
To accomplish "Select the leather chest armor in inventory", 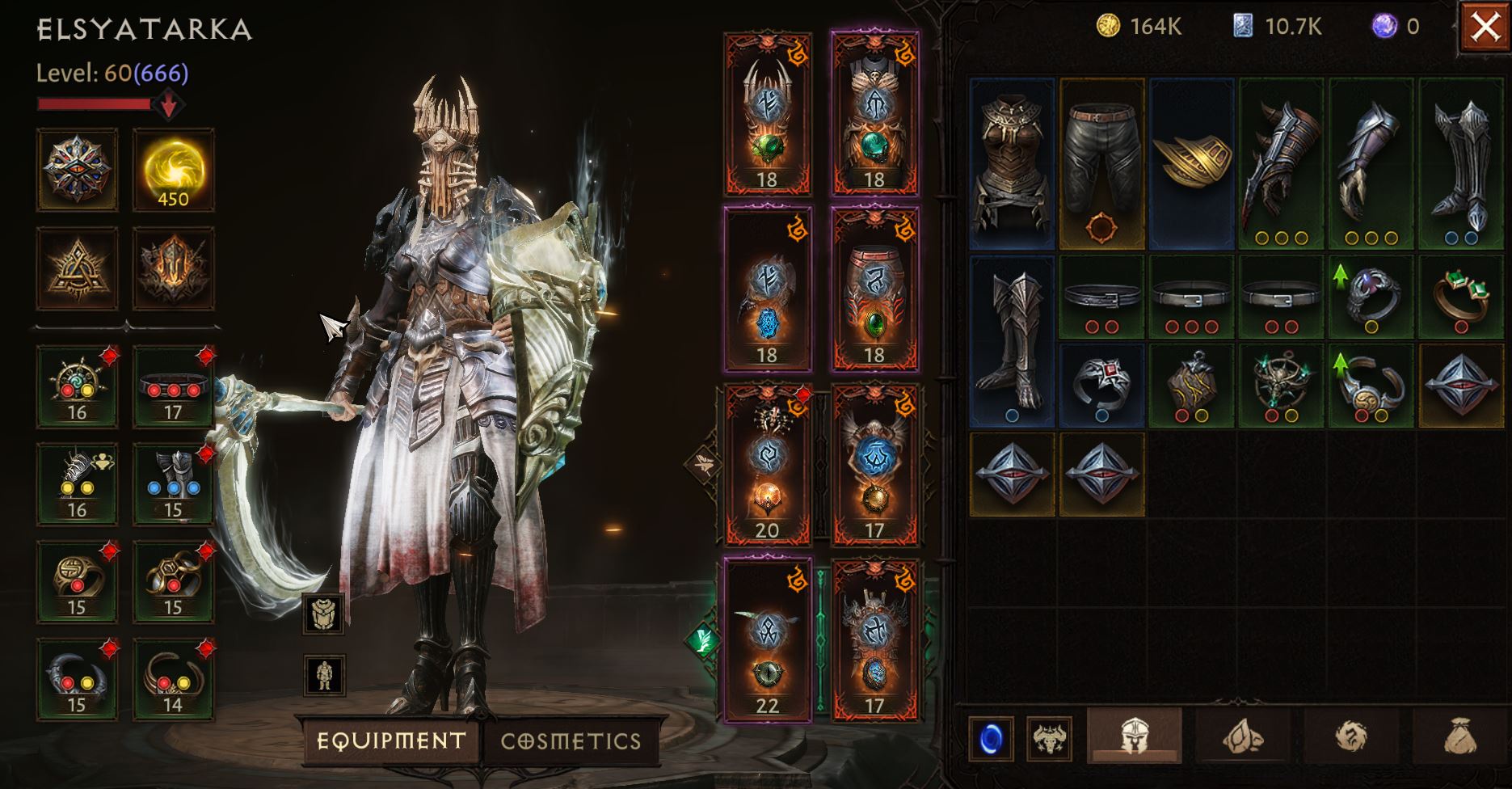I will (1013, 163).
